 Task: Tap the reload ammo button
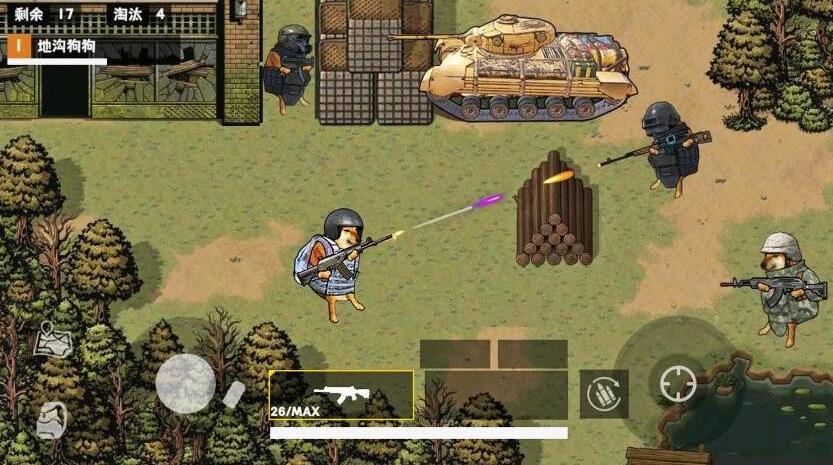pyautogui.click(x=604, y=393)
